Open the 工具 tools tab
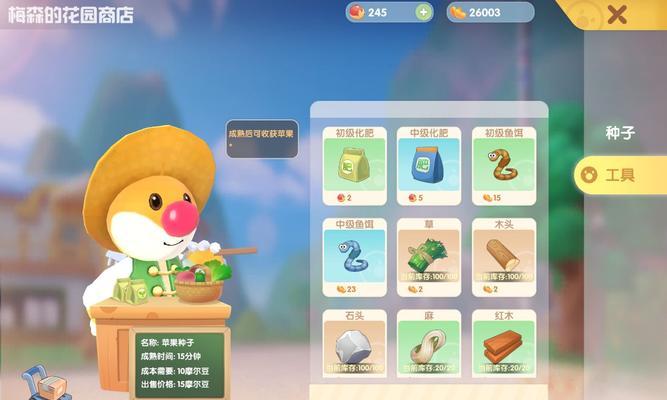The width and height of the screenshot is (667, 400). coord(620,174)
